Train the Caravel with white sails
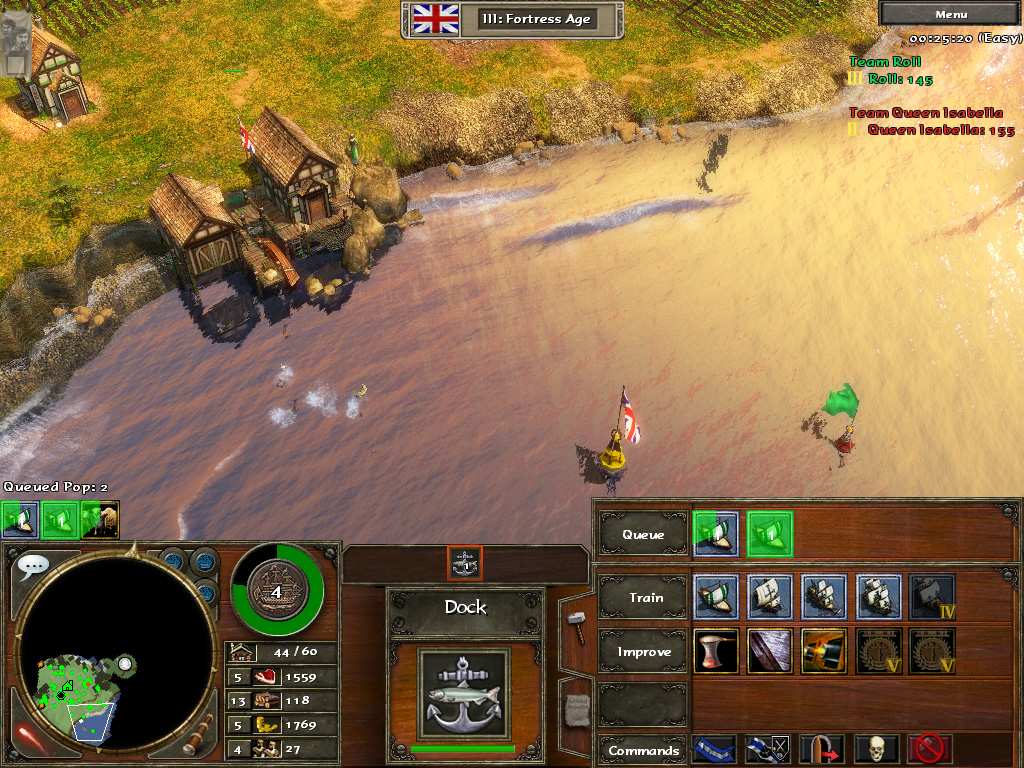The image size is (1024, 768). [x=770, y=597]
